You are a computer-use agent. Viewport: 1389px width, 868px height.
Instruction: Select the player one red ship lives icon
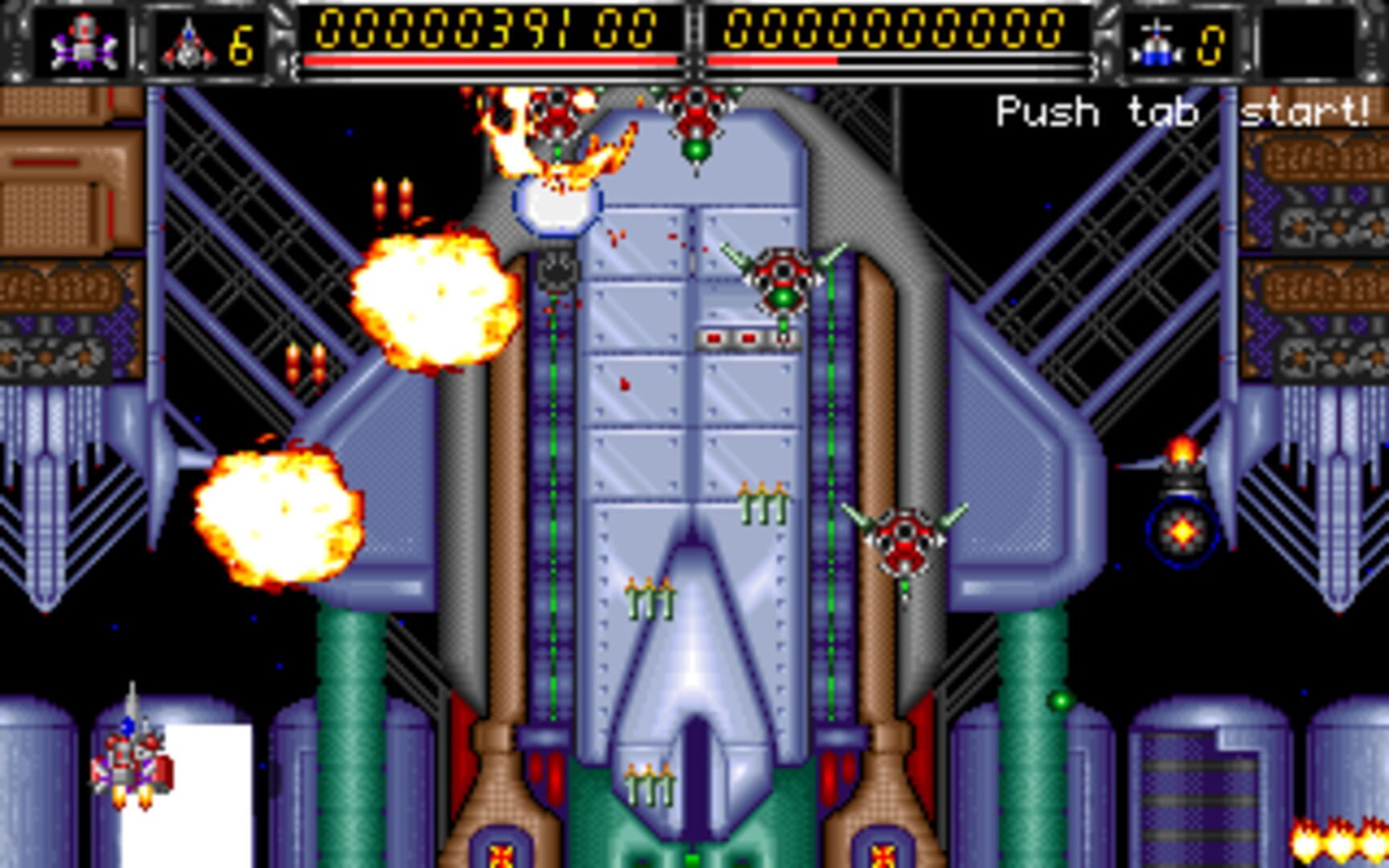click(x=188, y=44)
